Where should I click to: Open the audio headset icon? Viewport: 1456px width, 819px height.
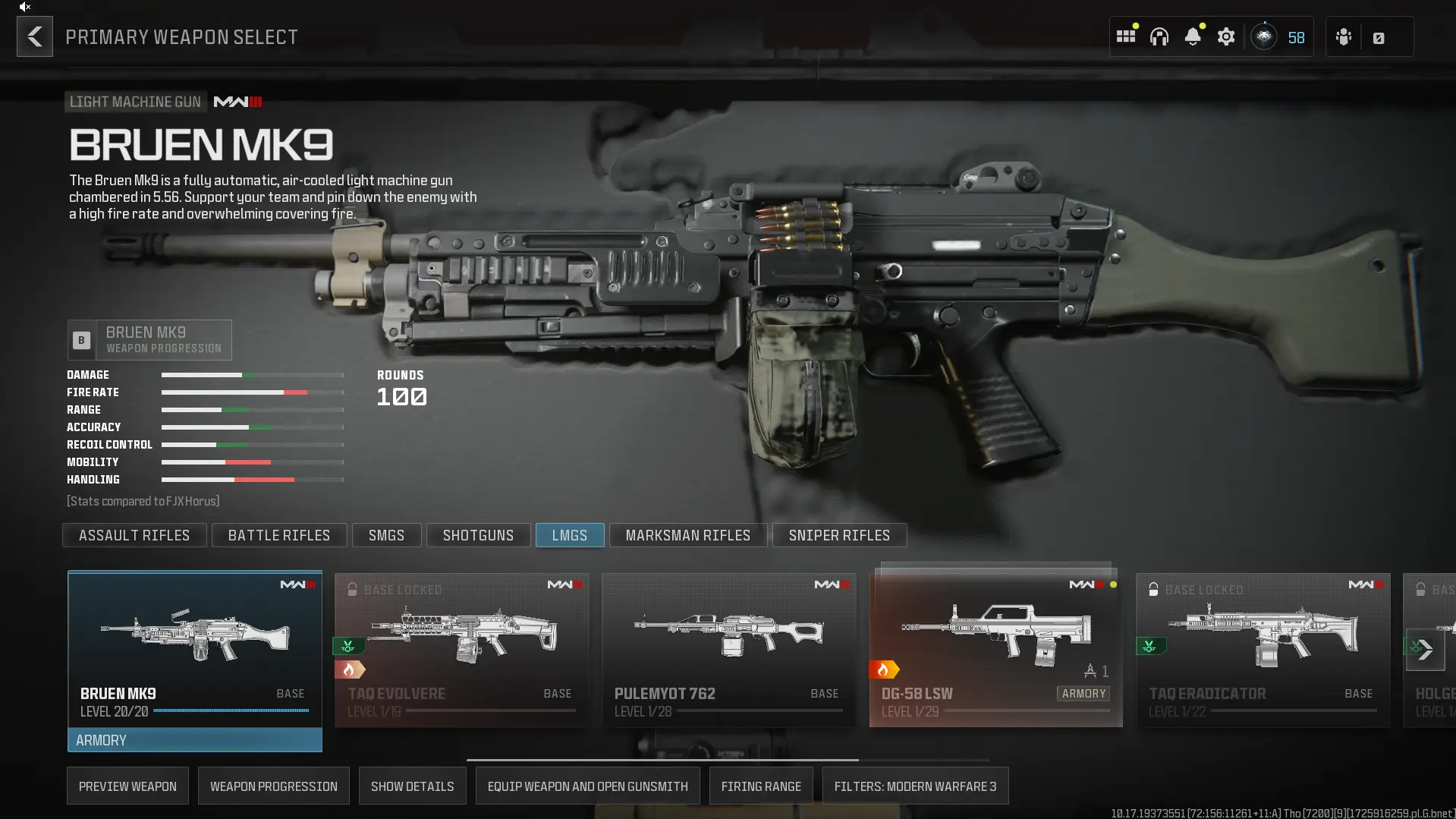pos(1159,36)
